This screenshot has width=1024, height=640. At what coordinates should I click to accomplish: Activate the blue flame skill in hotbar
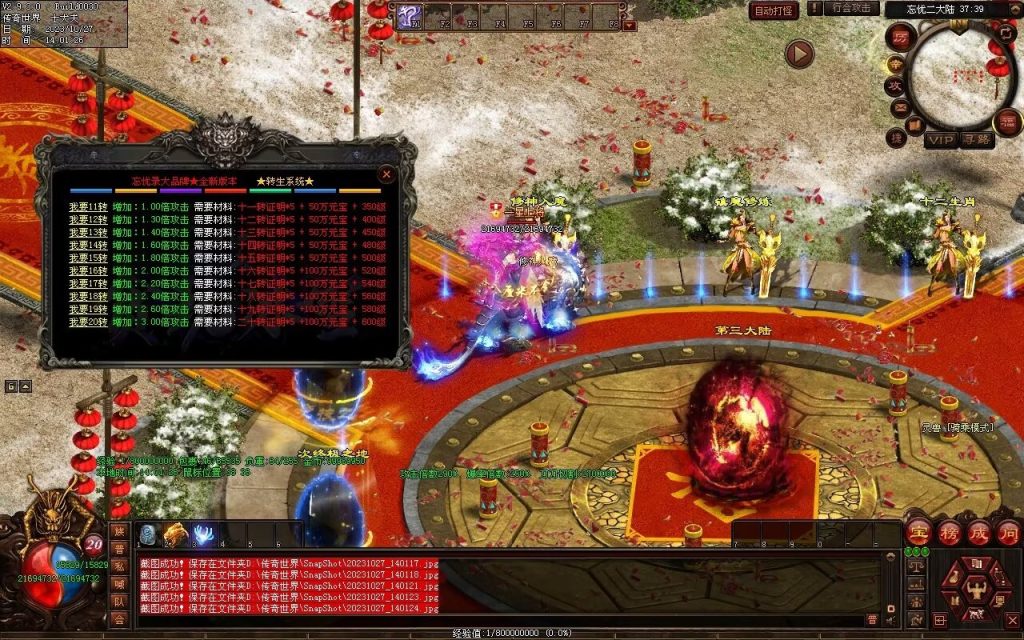pos(203,535)
